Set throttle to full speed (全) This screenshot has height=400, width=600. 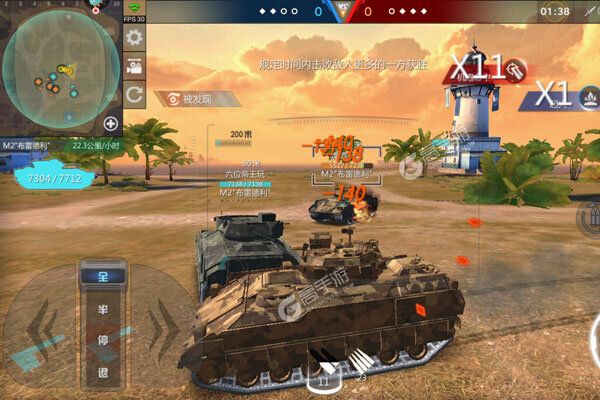tap(103, 276)
